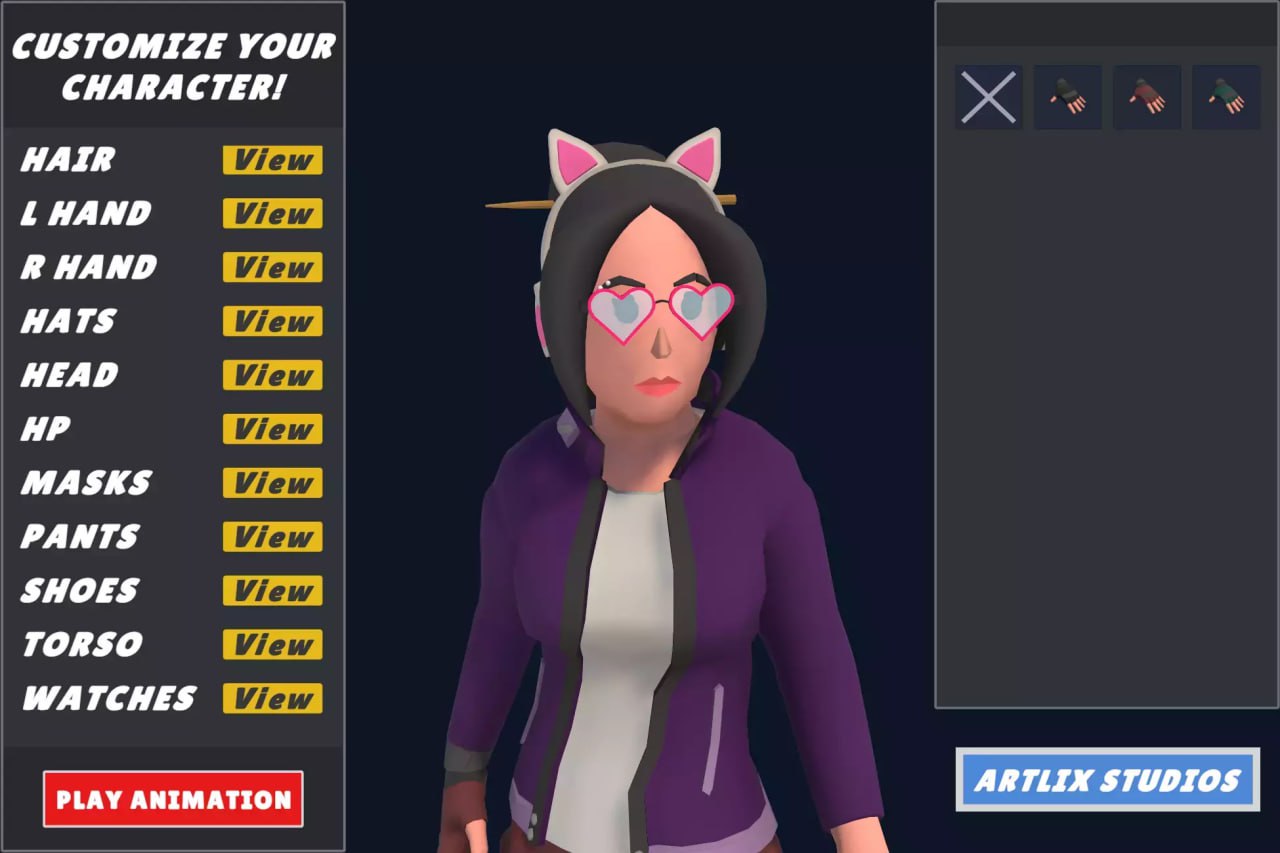Open Hair customization via its View button
Image resolution: width=1280 pixels, height=853 pixels.
tap(271, 160)
